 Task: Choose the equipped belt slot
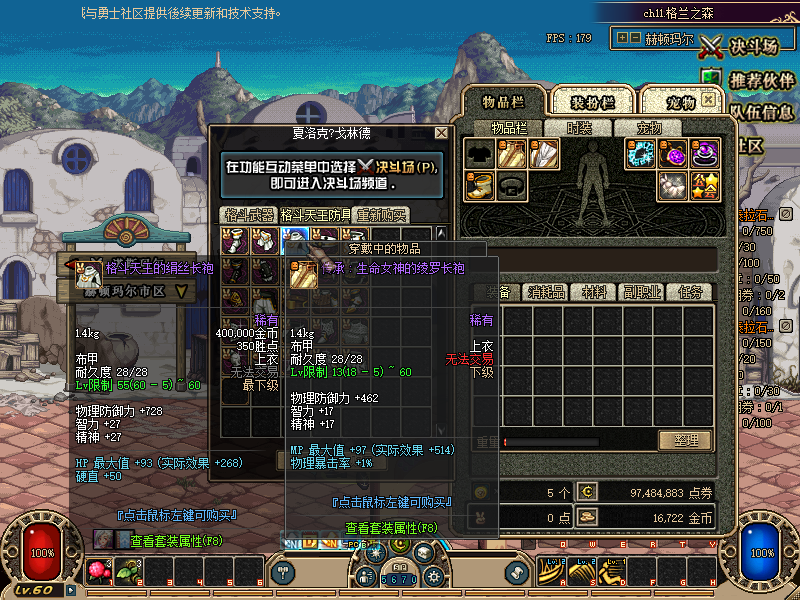click(x=513, y=185)
